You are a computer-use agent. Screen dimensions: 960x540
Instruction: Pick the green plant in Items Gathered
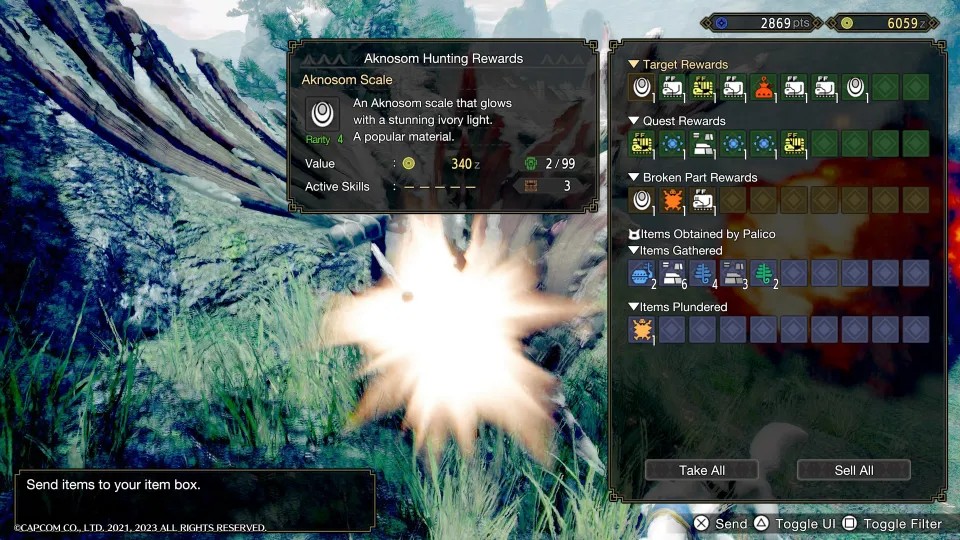tap(763, 273)
